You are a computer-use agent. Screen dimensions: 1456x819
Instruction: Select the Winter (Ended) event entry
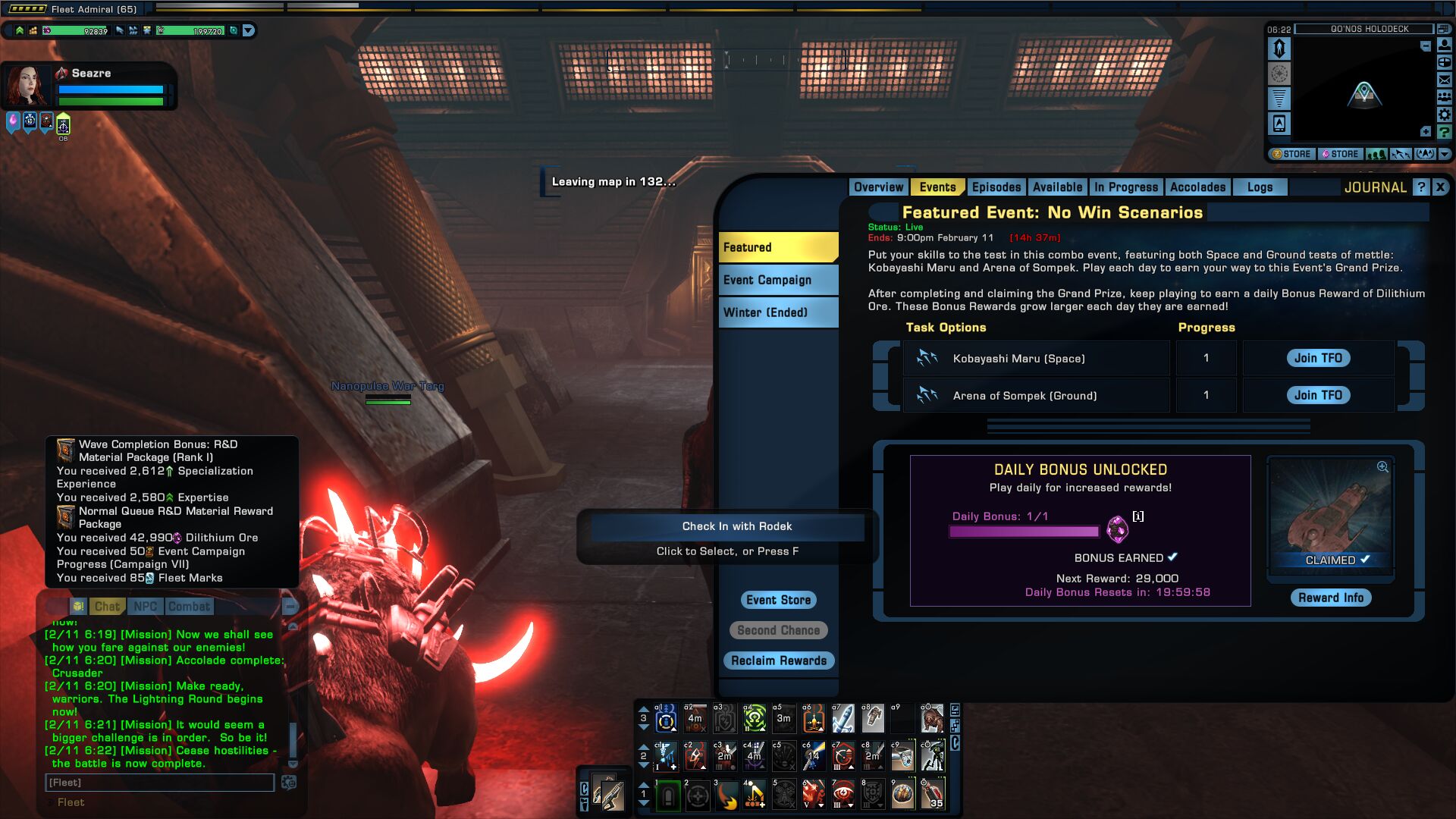point(777,312)
